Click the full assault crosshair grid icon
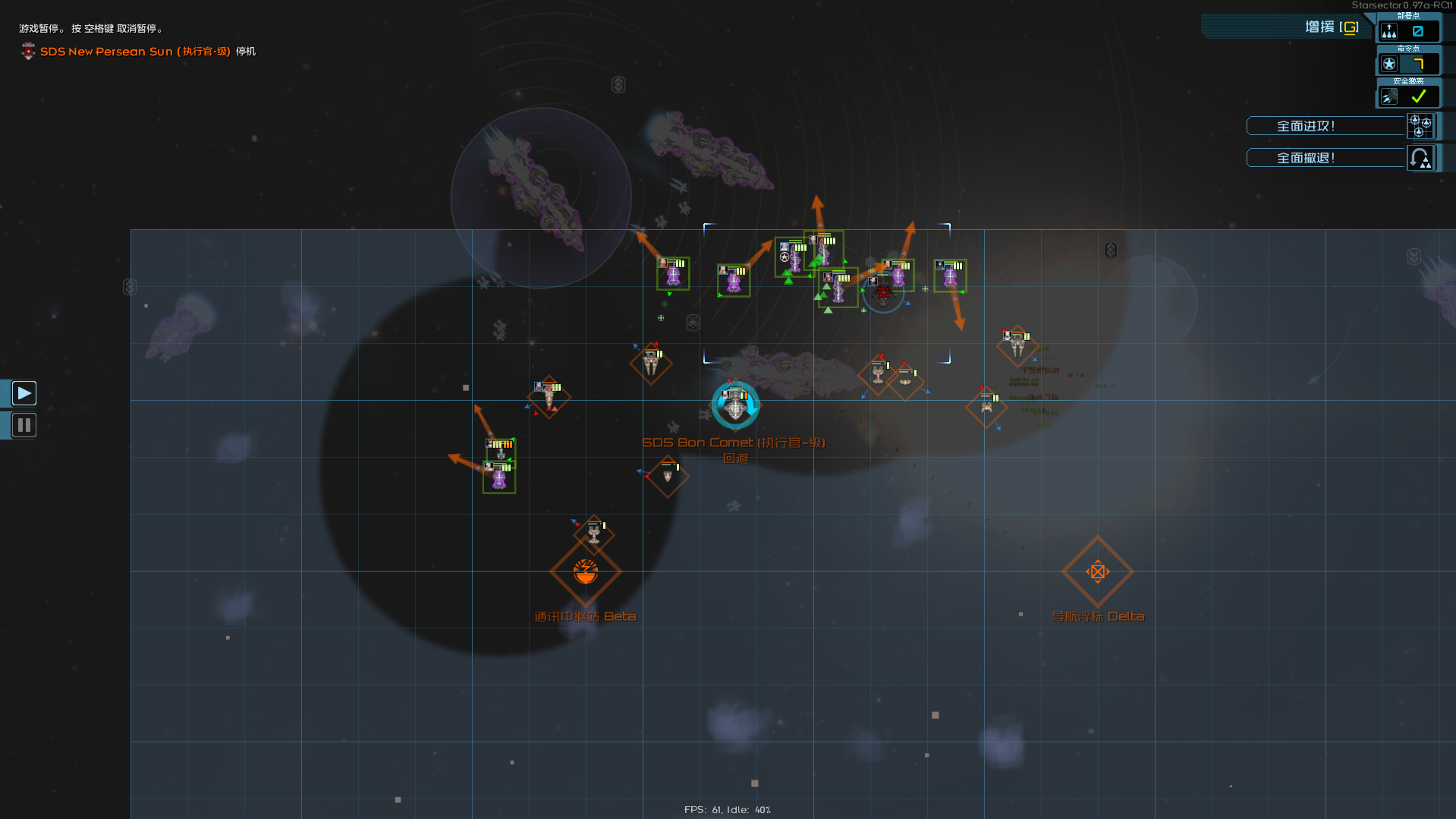 pyautogui.click(x=1420, y=127)
